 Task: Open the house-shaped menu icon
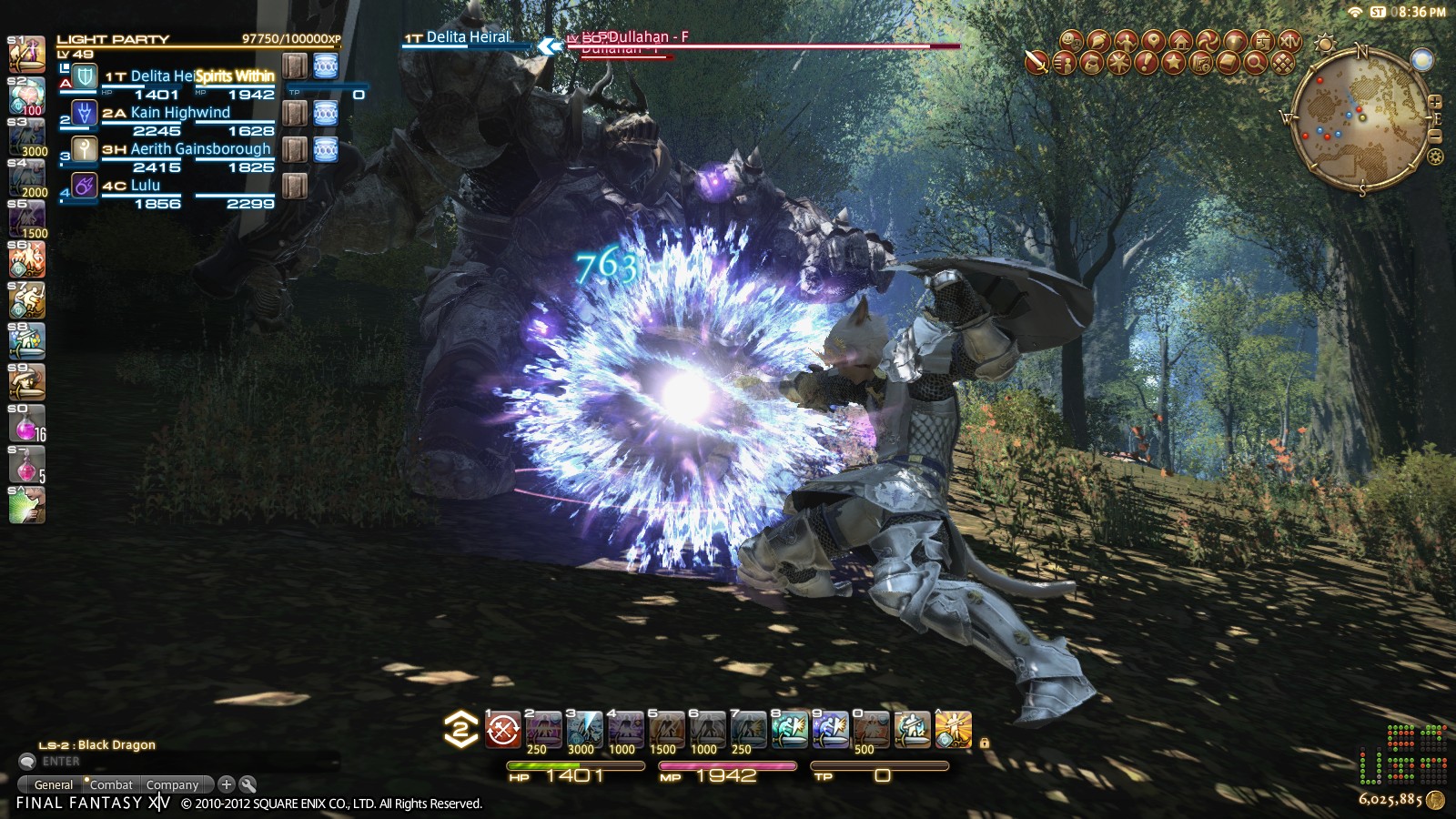(1180, 41)
